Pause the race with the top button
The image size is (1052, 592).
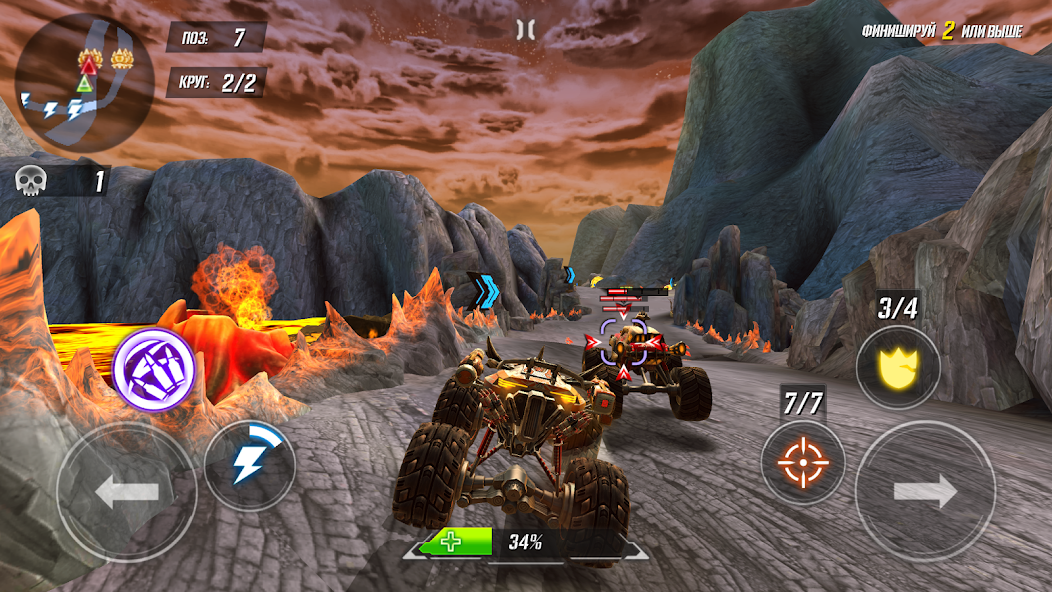525,30
